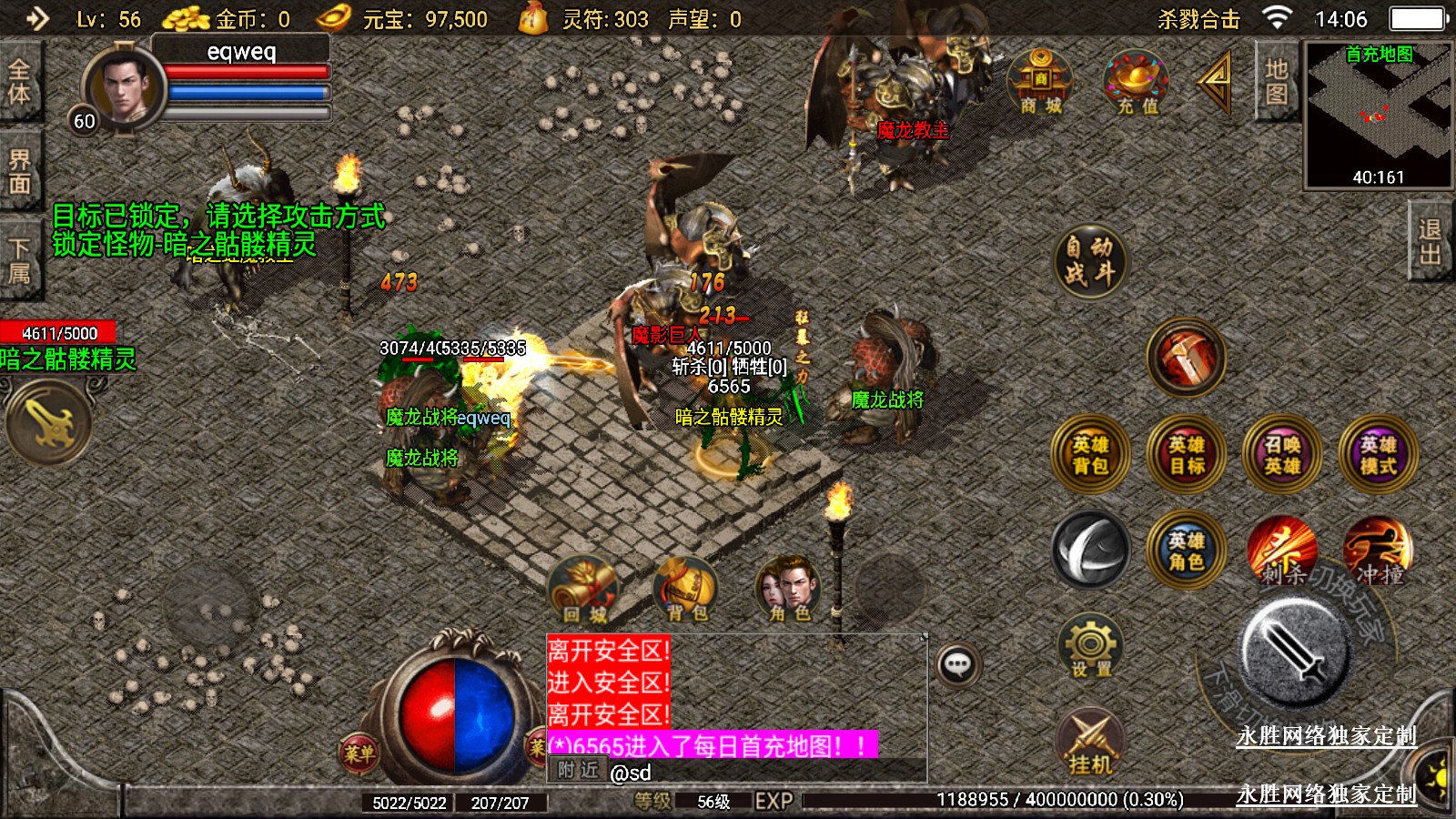1456x819 pixels.
Task: Start 挂机 auto-hunt mode
Action: 1090,743
